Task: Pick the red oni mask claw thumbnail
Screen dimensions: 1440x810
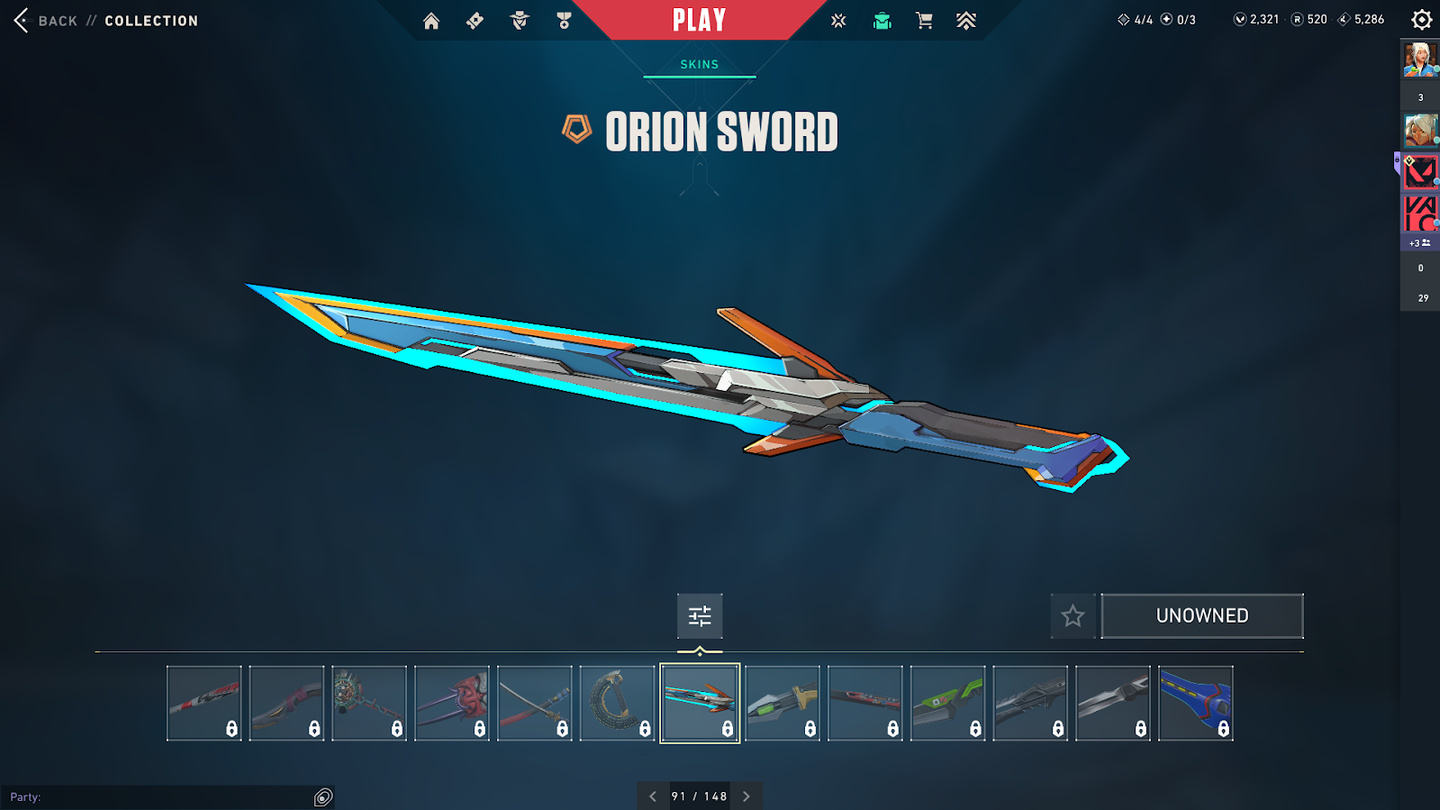Action: (452, 703)
